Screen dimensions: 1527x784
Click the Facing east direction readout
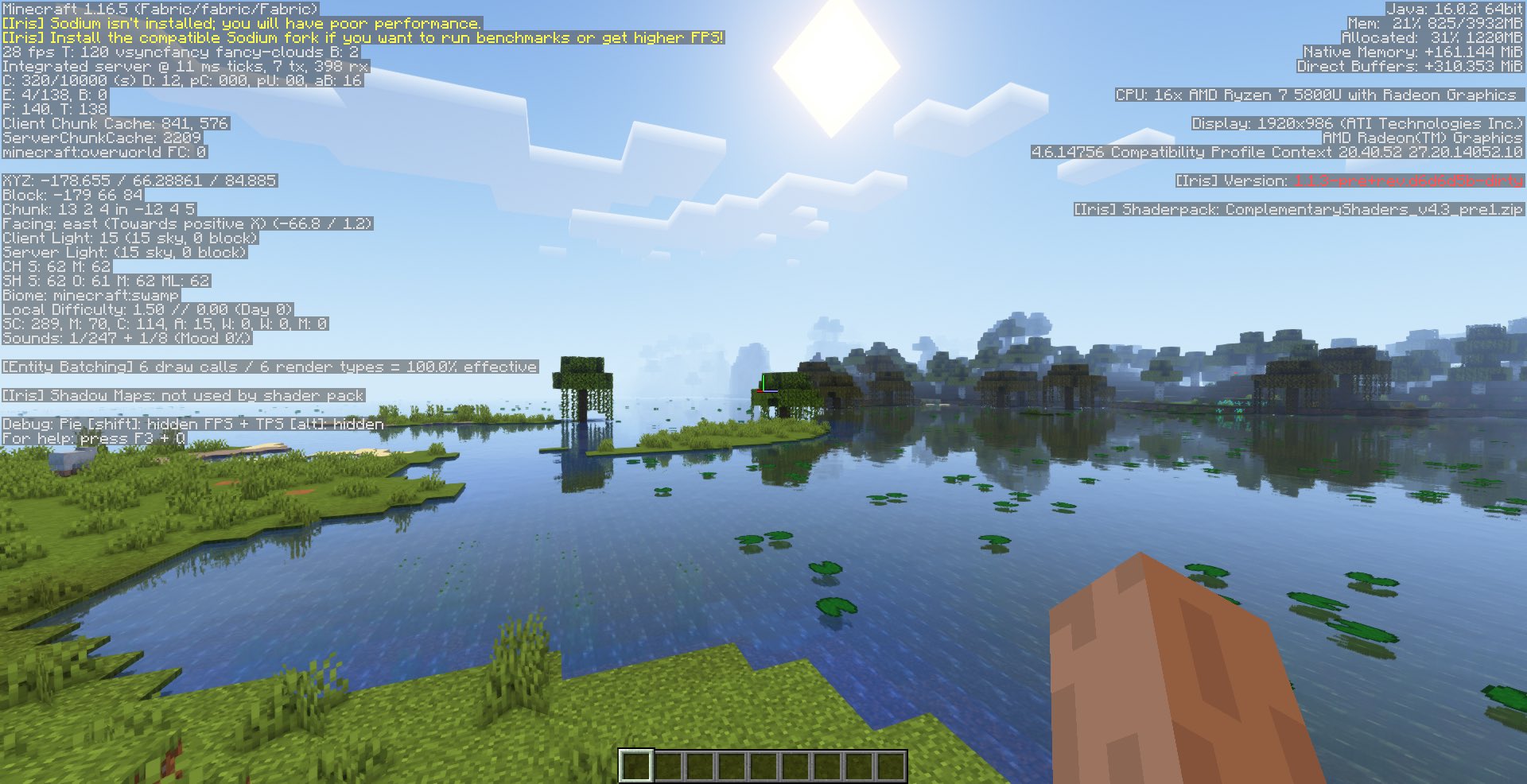187,223
